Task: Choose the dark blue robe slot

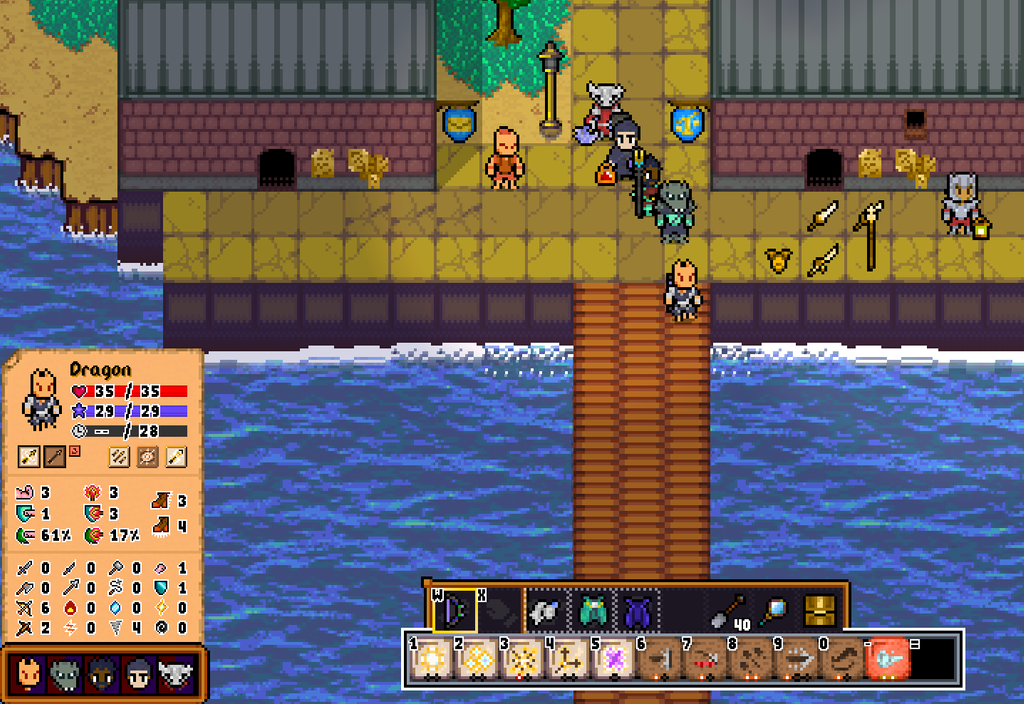Action: [637, 609]
